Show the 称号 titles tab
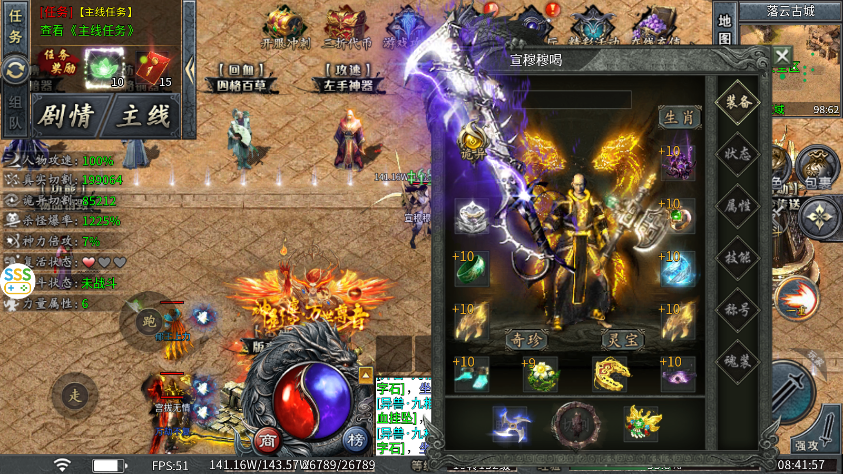 (x=739, y=307)
